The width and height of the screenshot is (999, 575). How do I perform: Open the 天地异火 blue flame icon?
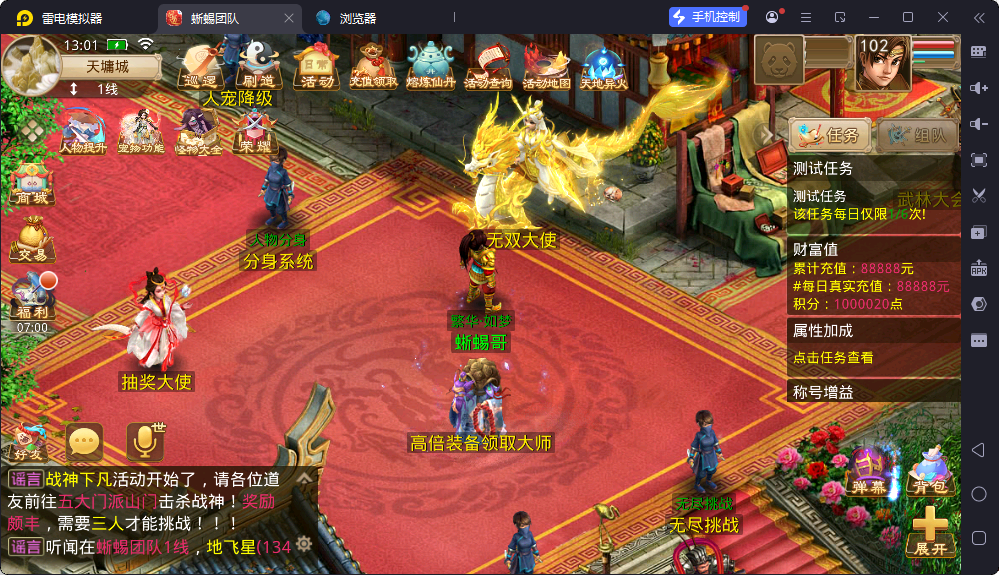604,67
